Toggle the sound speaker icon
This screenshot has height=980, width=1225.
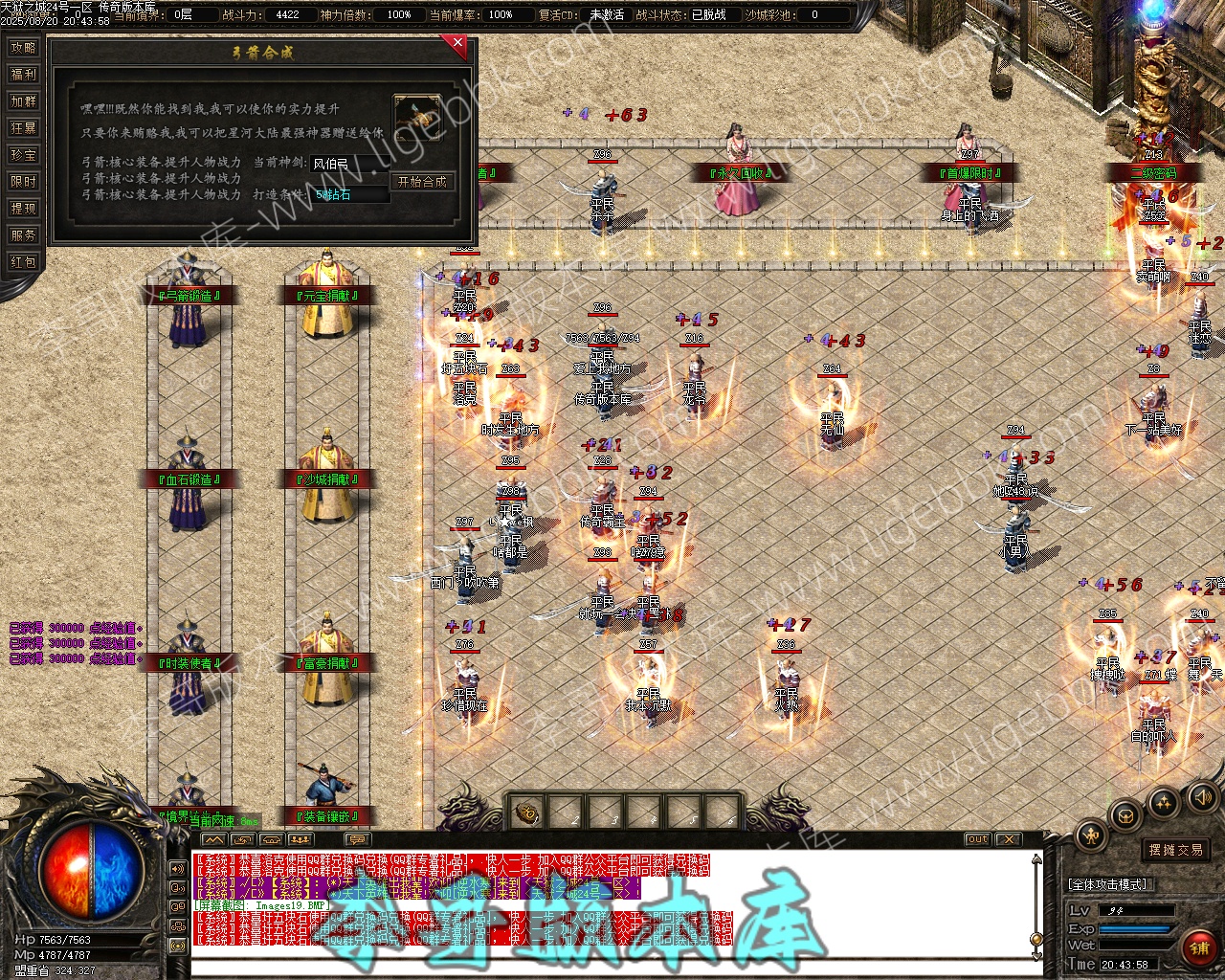[1201, 796]
